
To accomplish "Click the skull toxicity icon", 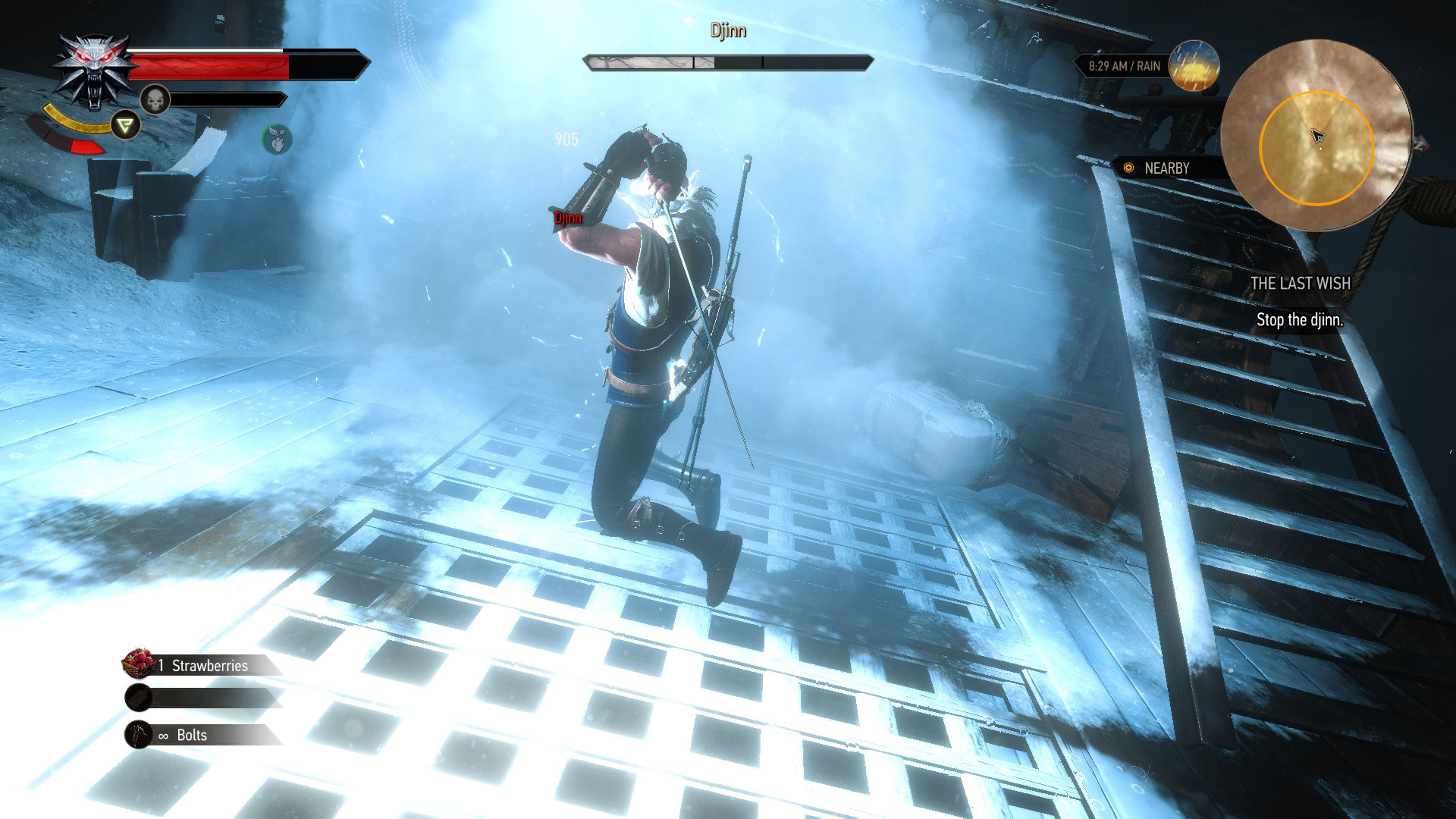I will pos(155,99).
